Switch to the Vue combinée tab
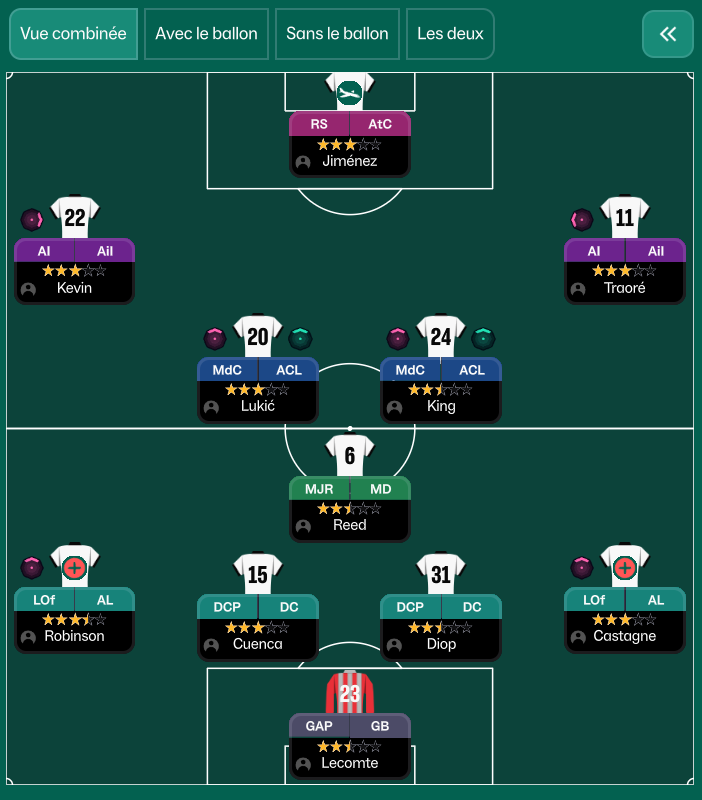The width and height of the screenshot is (702, 800). (73, 34)
